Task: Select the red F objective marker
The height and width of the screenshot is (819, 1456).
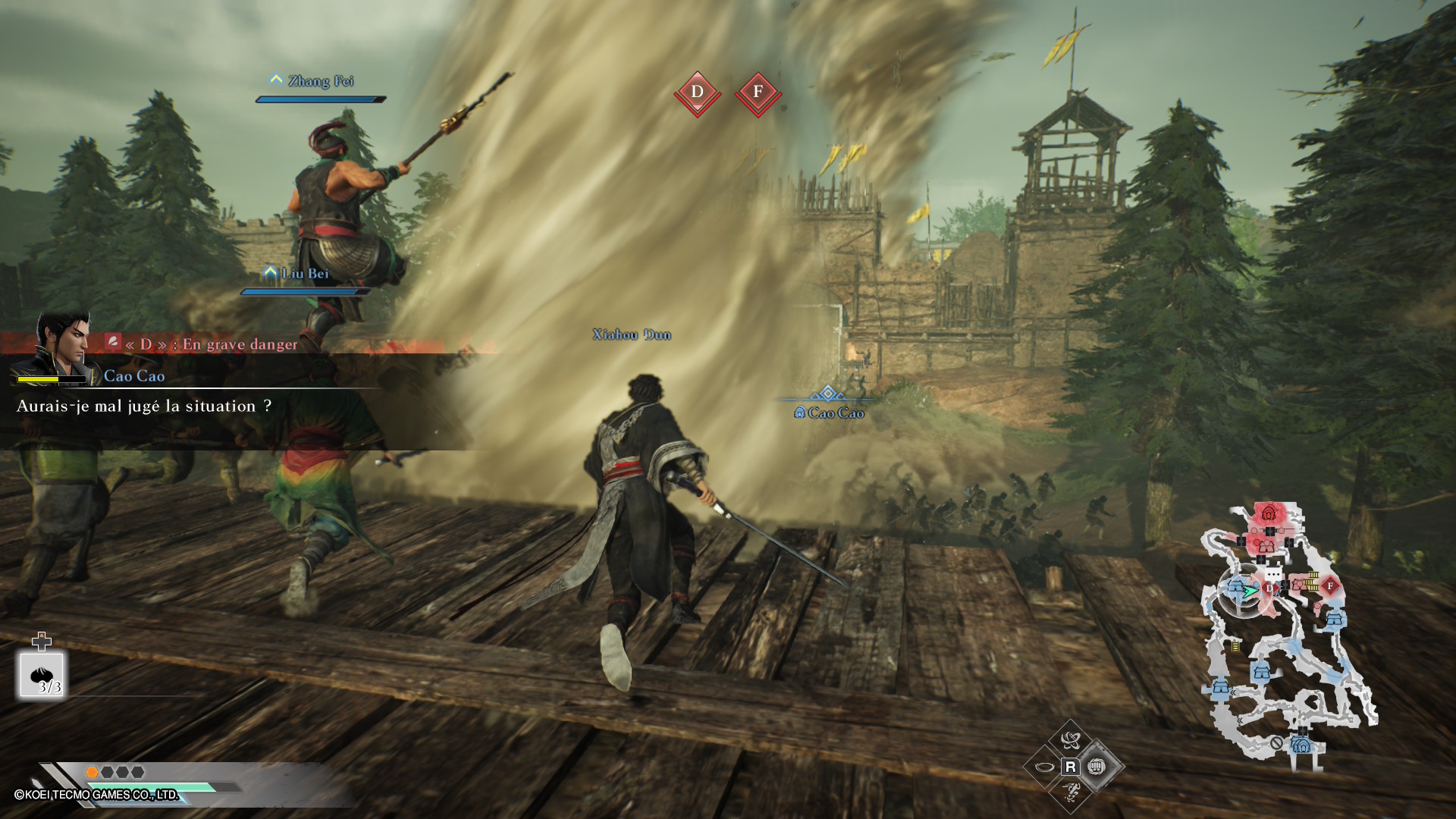Action: (x=758, y=93)
